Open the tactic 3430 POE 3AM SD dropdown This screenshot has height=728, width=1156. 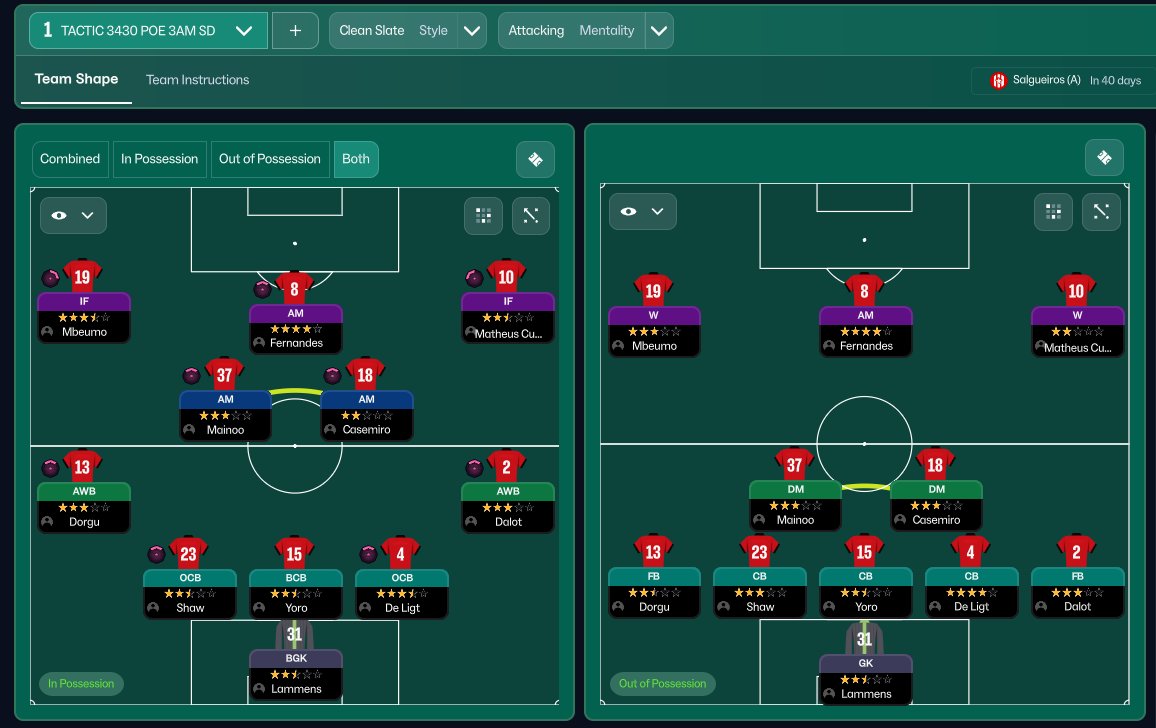pyautogui.click(x=148, y=31)
